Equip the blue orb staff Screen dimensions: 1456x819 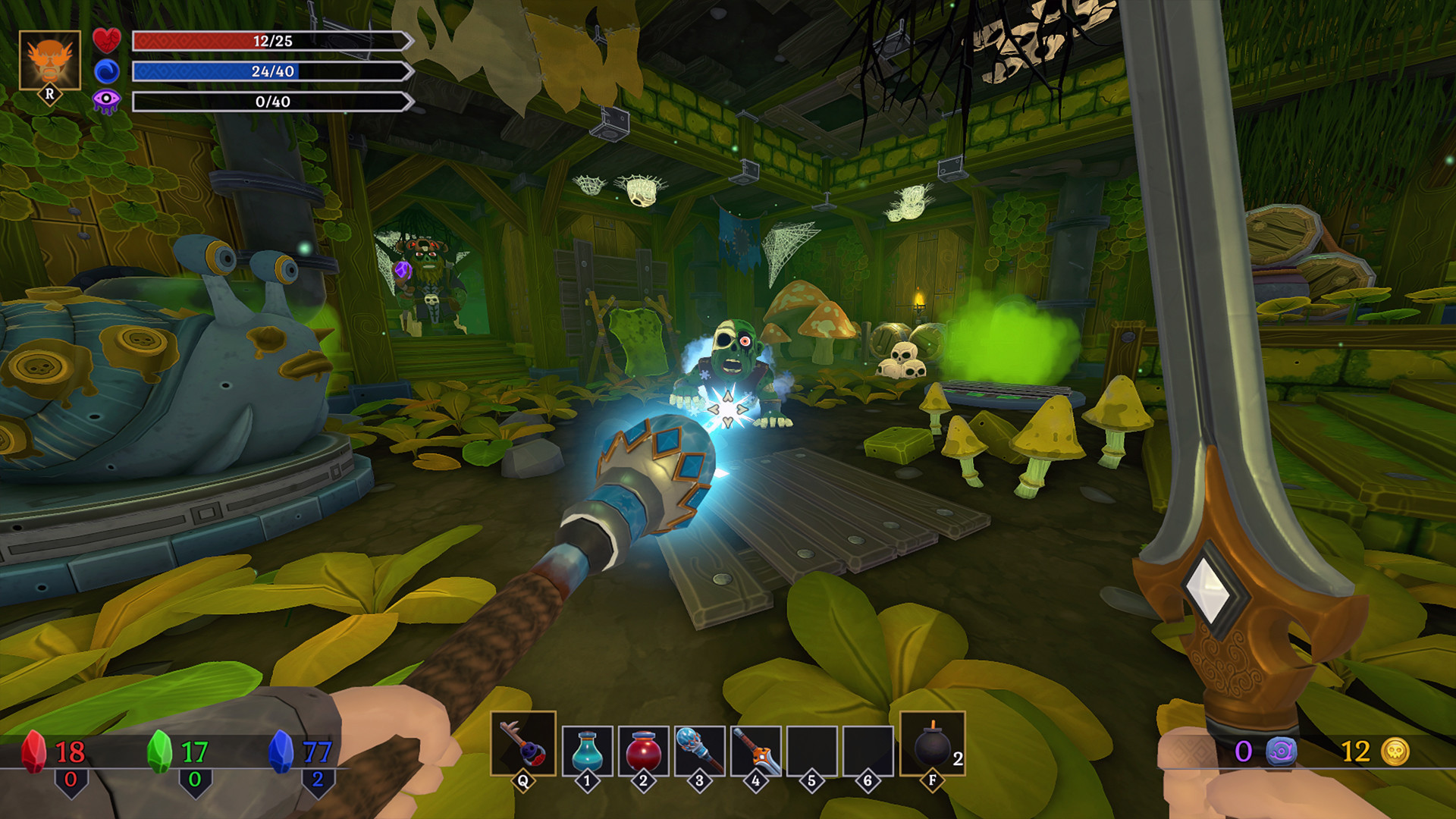coord(699,750)
